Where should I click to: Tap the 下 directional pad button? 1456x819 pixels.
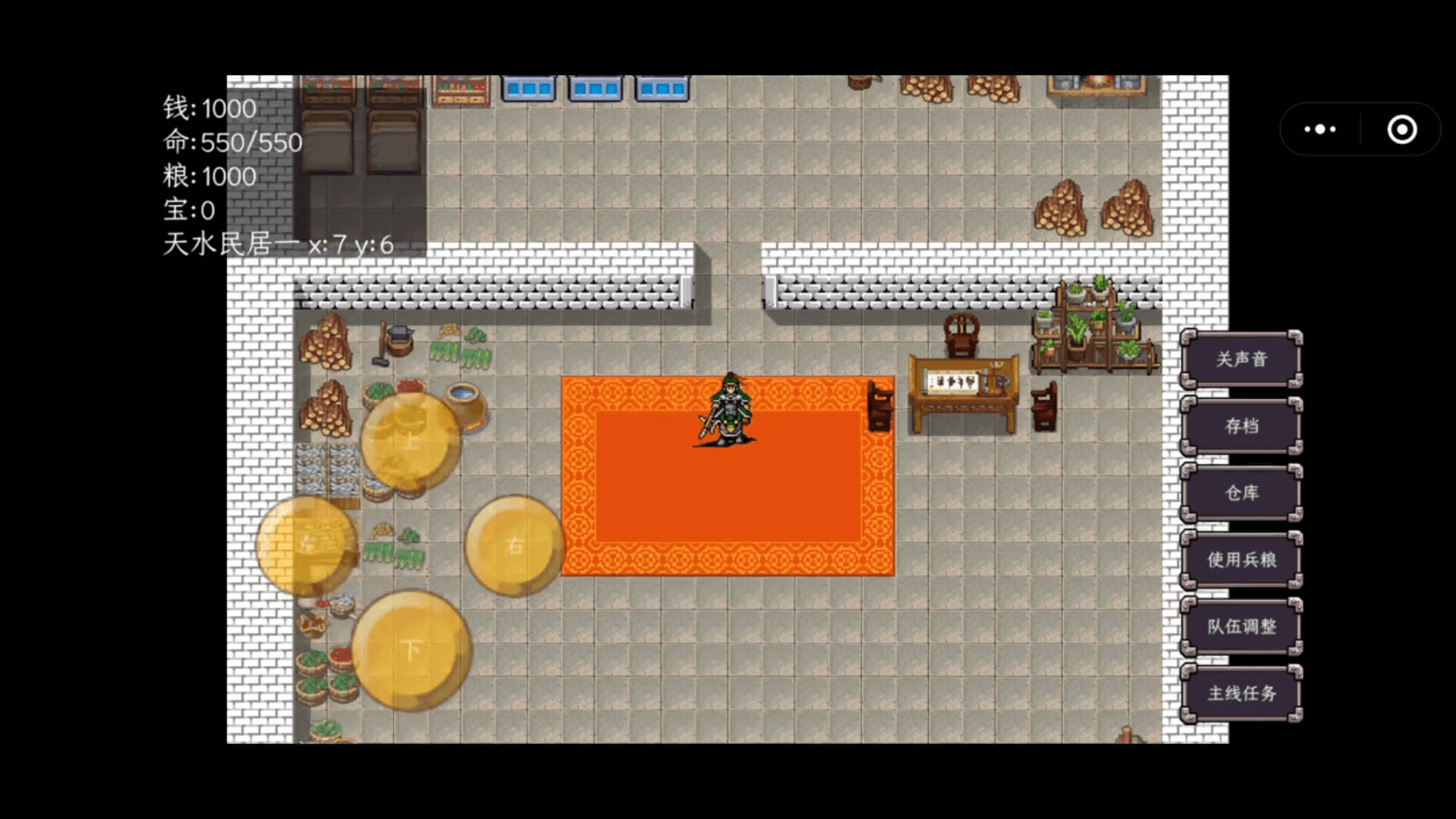(410, 648)
